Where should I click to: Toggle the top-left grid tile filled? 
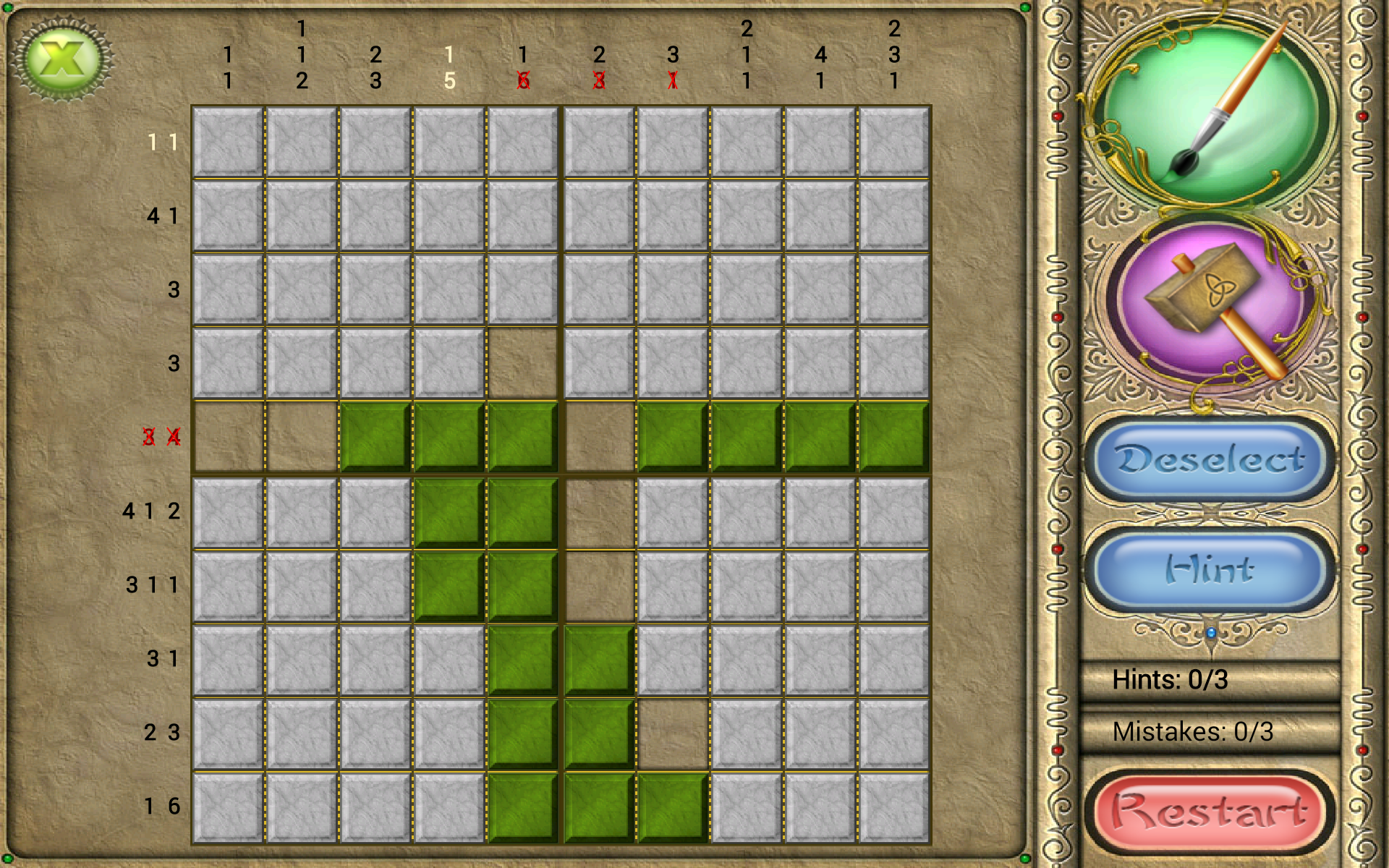pos(228,142)
